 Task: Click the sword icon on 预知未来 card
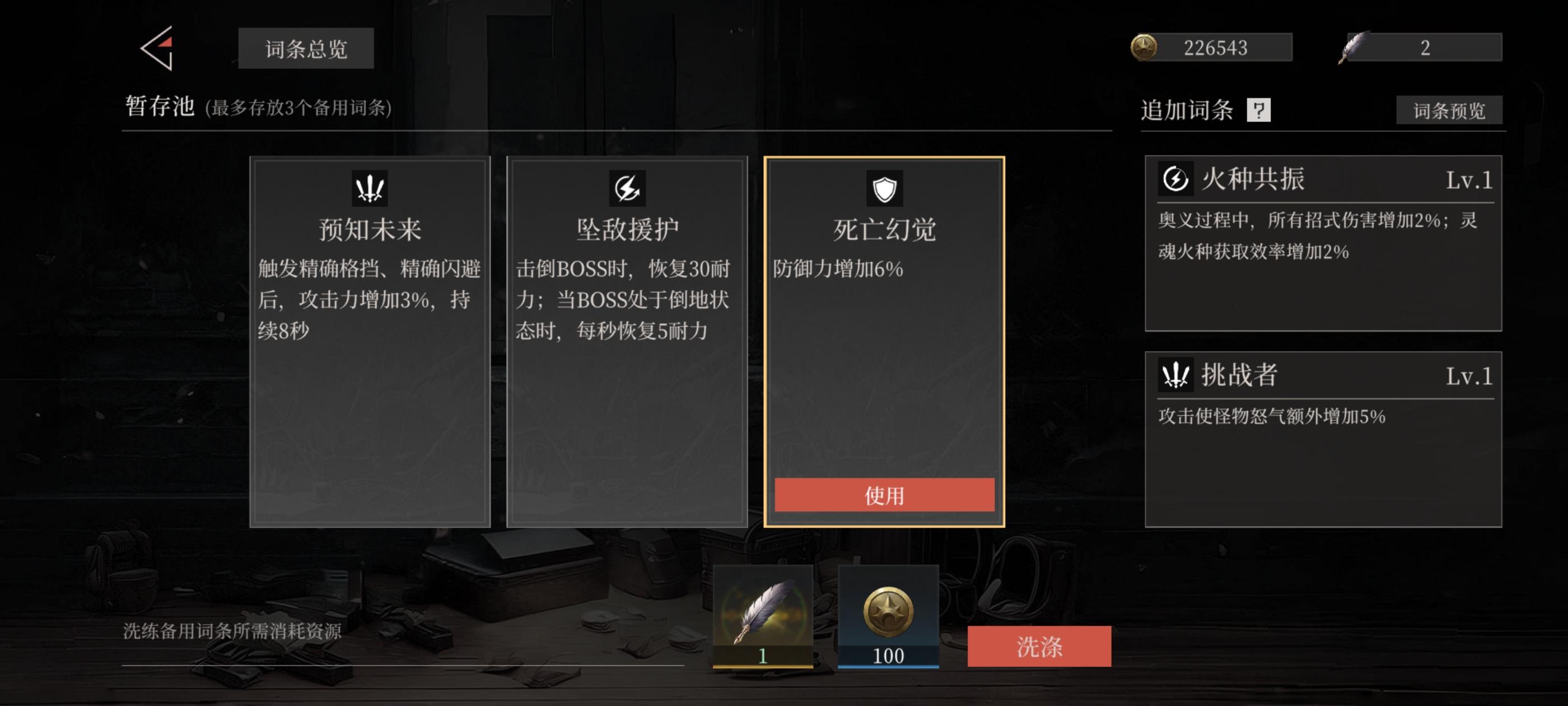(x=370, y=188)
